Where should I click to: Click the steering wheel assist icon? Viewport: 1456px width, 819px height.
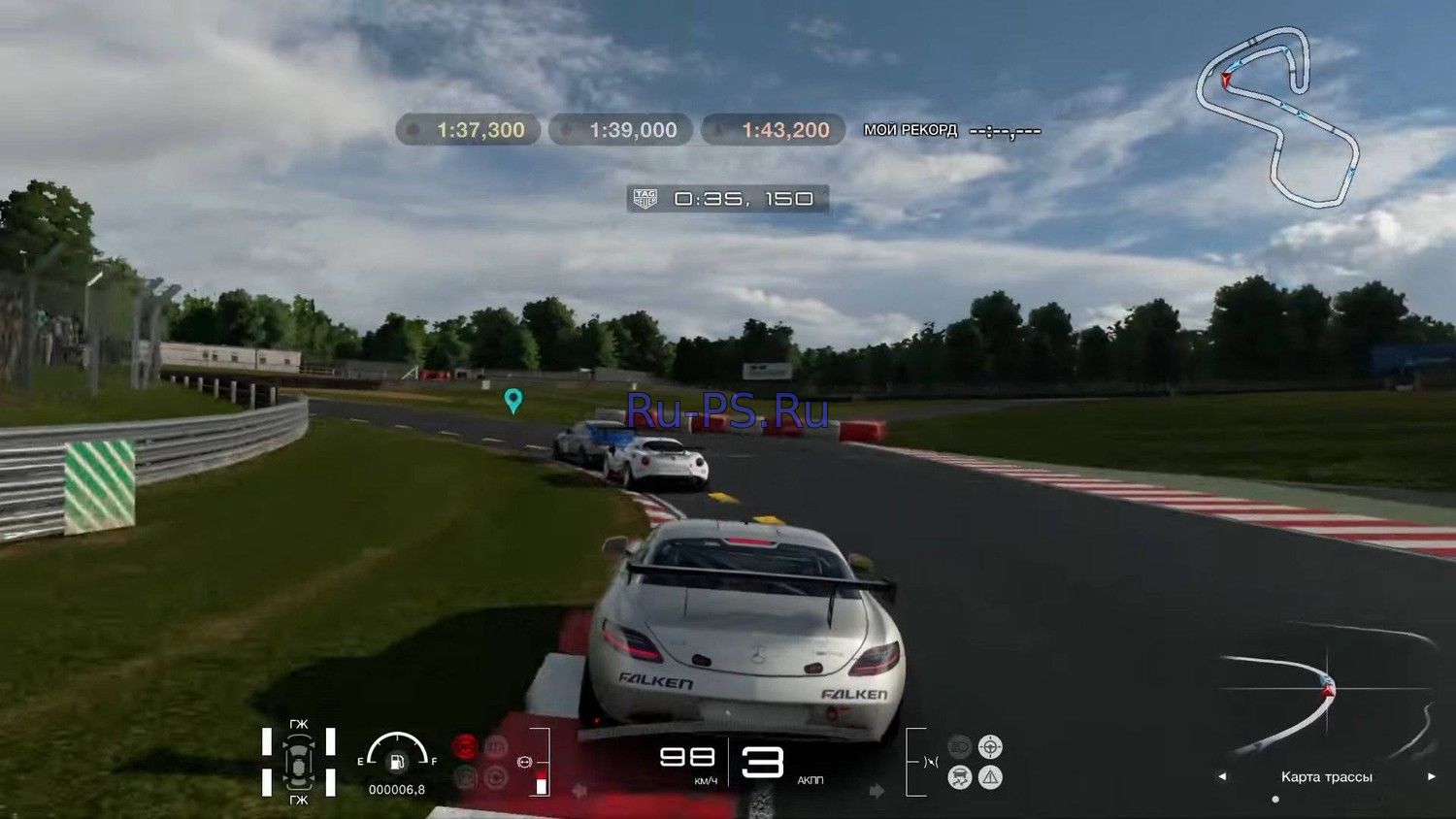[990, 746]
